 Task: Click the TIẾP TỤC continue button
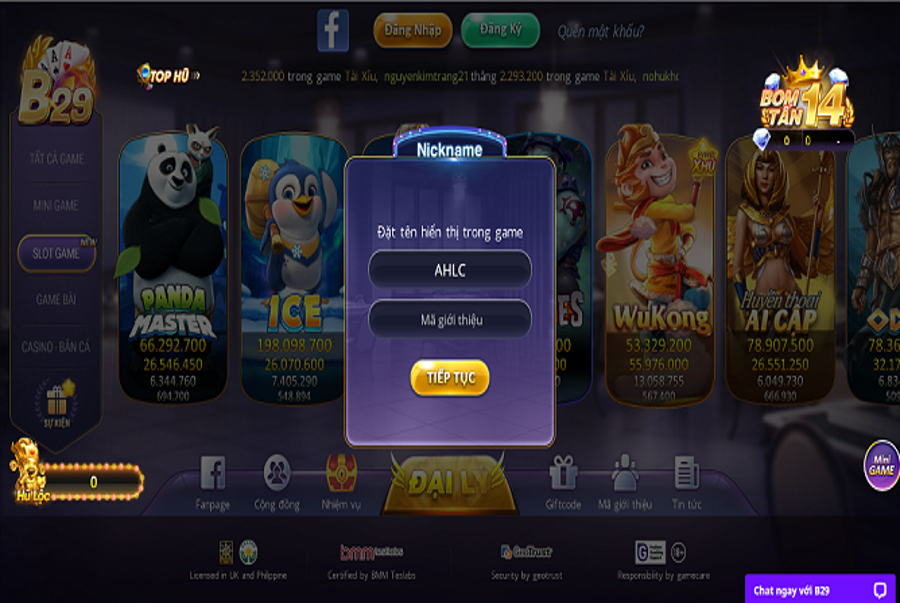pos(449,377)
